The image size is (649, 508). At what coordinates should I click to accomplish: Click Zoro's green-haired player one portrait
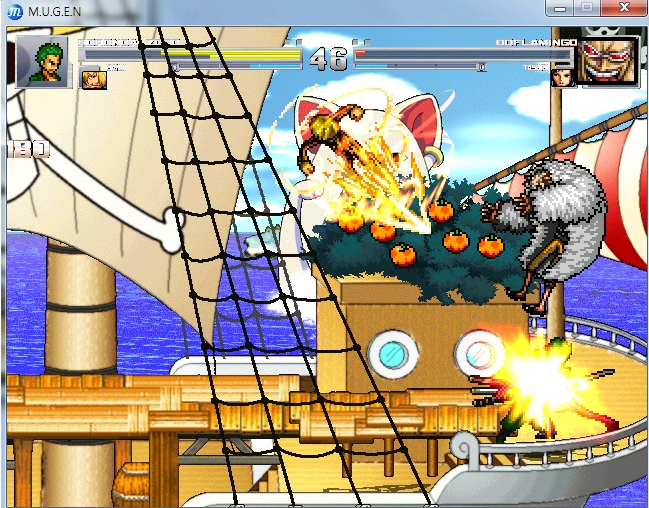coord(43,60)
